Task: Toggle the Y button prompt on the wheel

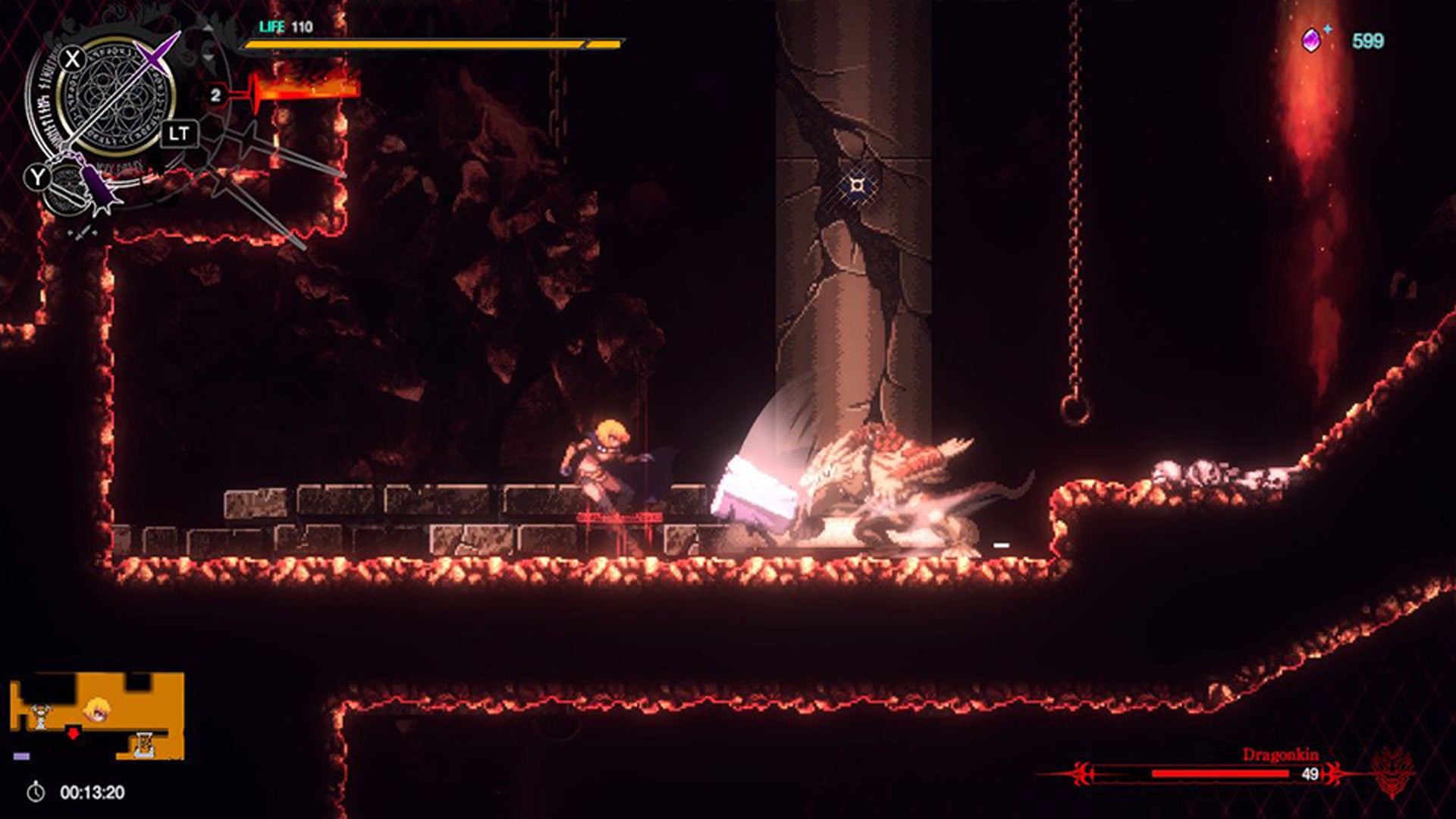Action: coord(38,175)
